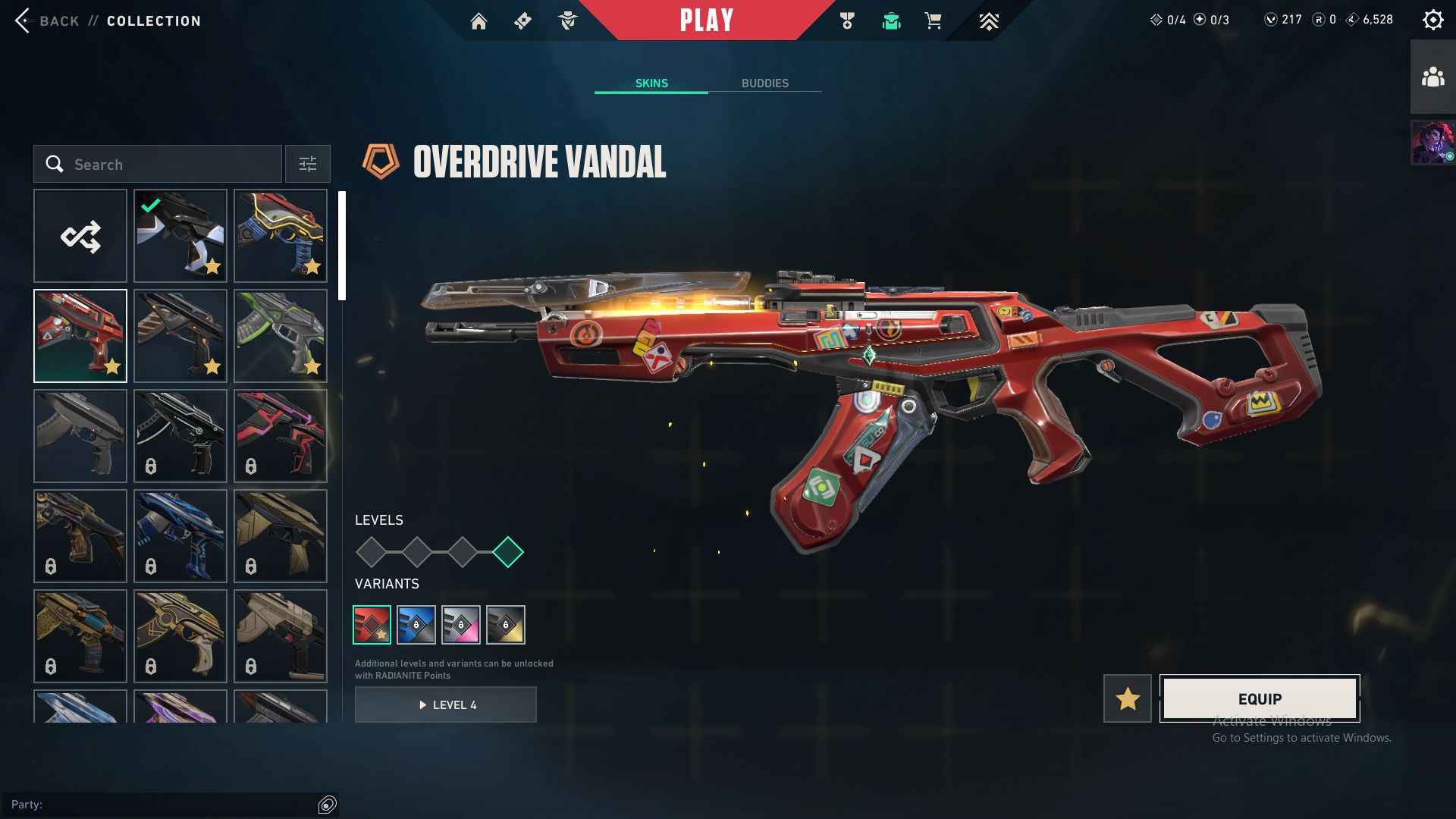Equip the Overdrive Vandal skin
This screenshot has height=819, width=1456.
[x=1260, y=698]
